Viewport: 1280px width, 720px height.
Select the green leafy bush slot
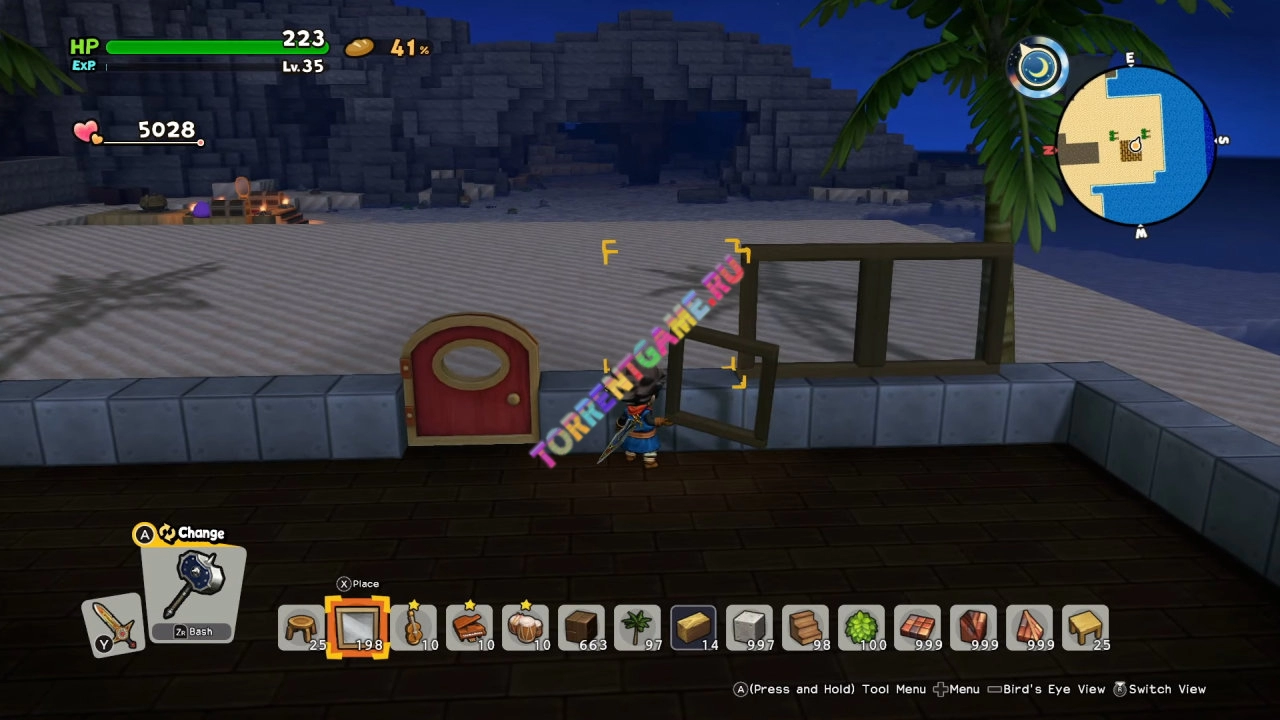click(x=861, y=629)
